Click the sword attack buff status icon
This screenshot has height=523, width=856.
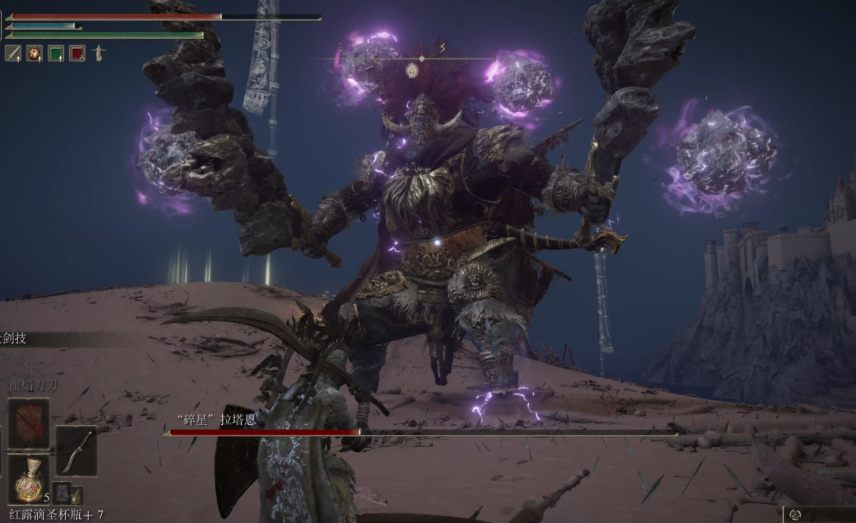tap(13, 53)
